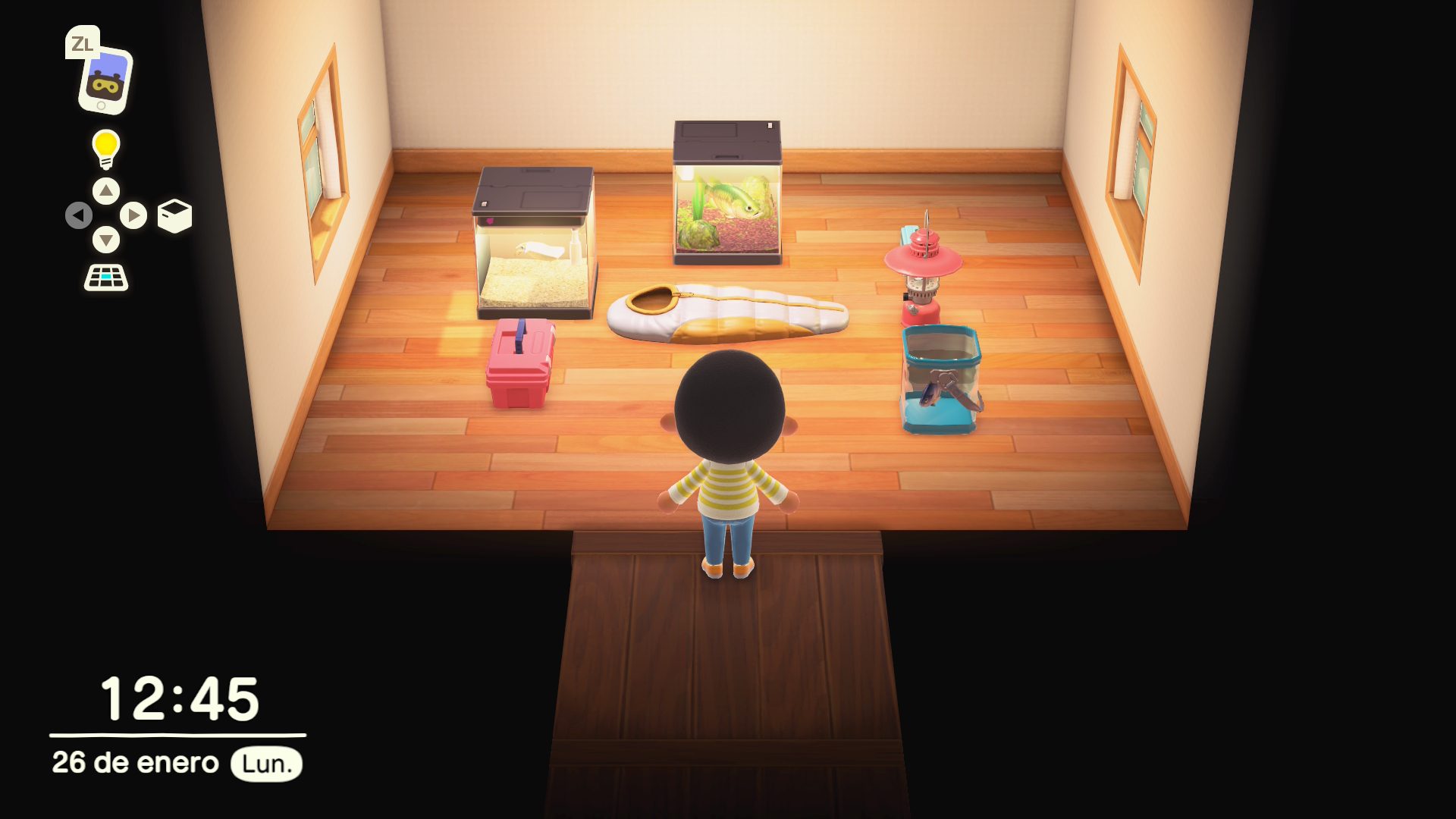Image resolution: width=1456 pixels, height=819 pixels.
Task: Click the storage box icon
Action: 176,215
